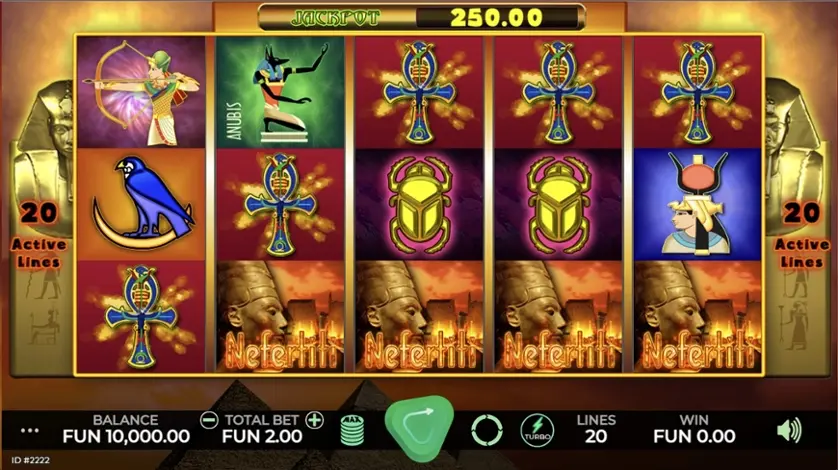The image size is (838, 470).
Task: Set max bet with the coin stack icon
Action: click(353, 430)
